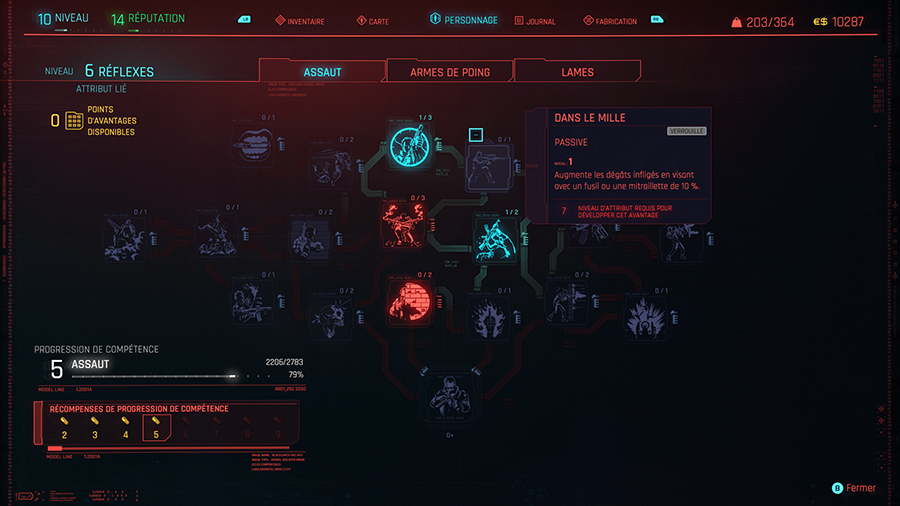Show the Lames perk tab

(577, 72)
